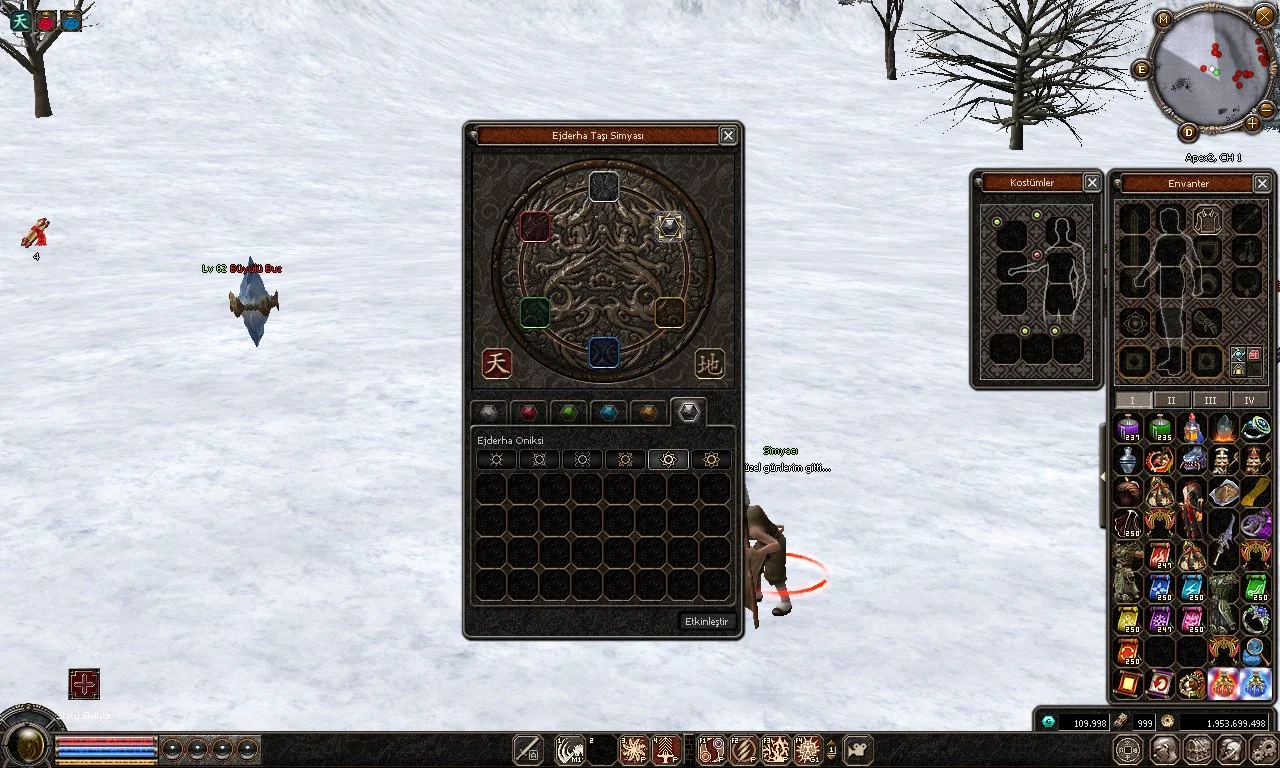Select the green potion with 235 count

(1161, 429)
